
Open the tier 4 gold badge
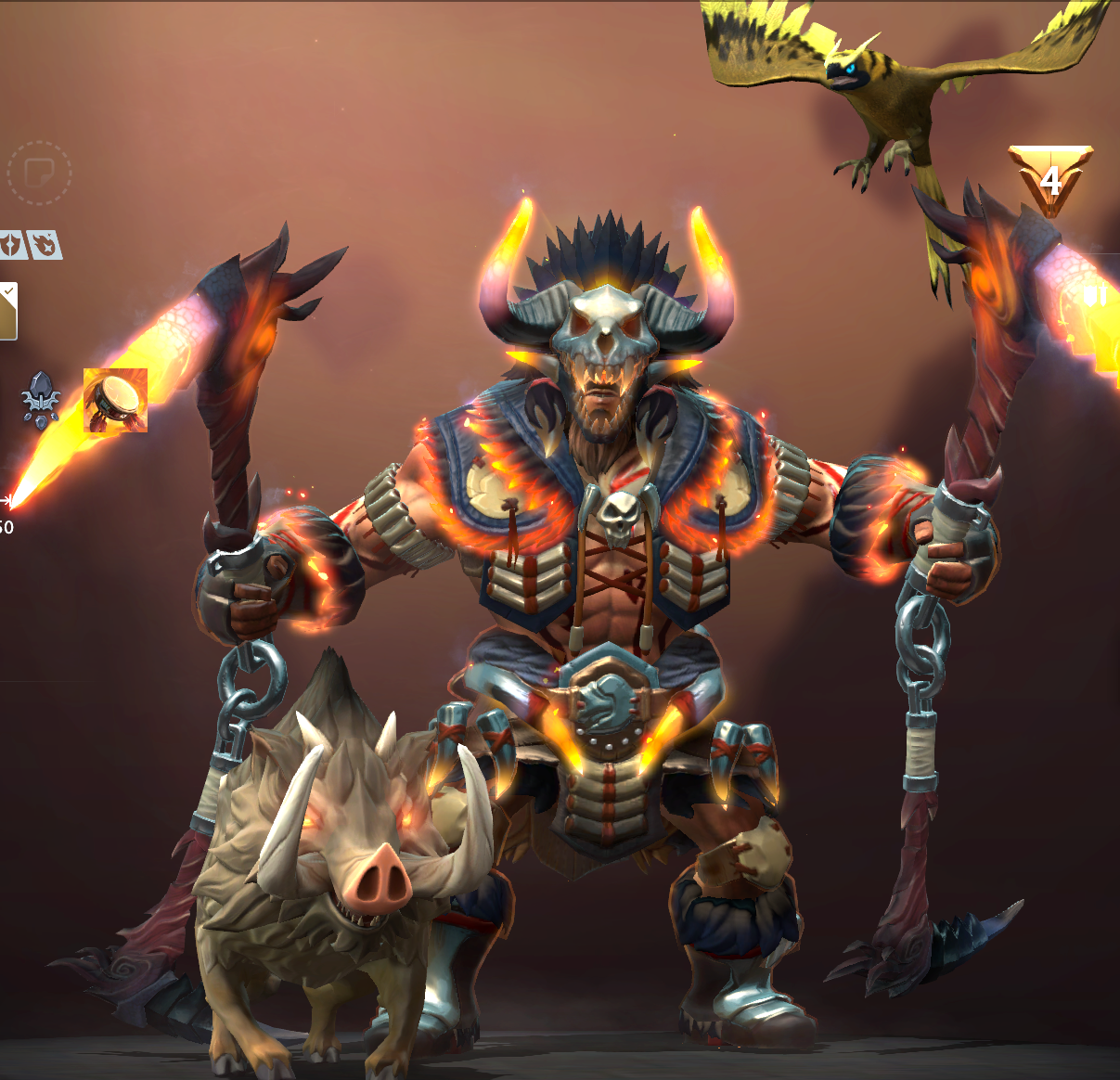coord(1050,179)
